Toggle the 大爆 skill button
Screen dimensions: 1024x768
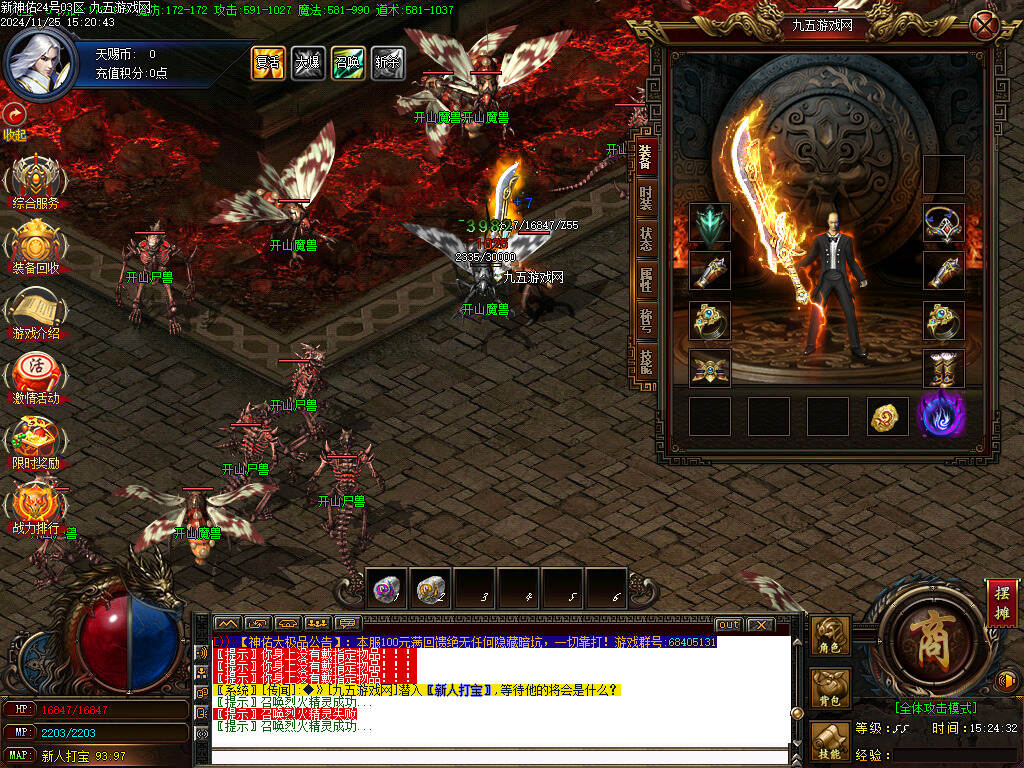point(307,63)
